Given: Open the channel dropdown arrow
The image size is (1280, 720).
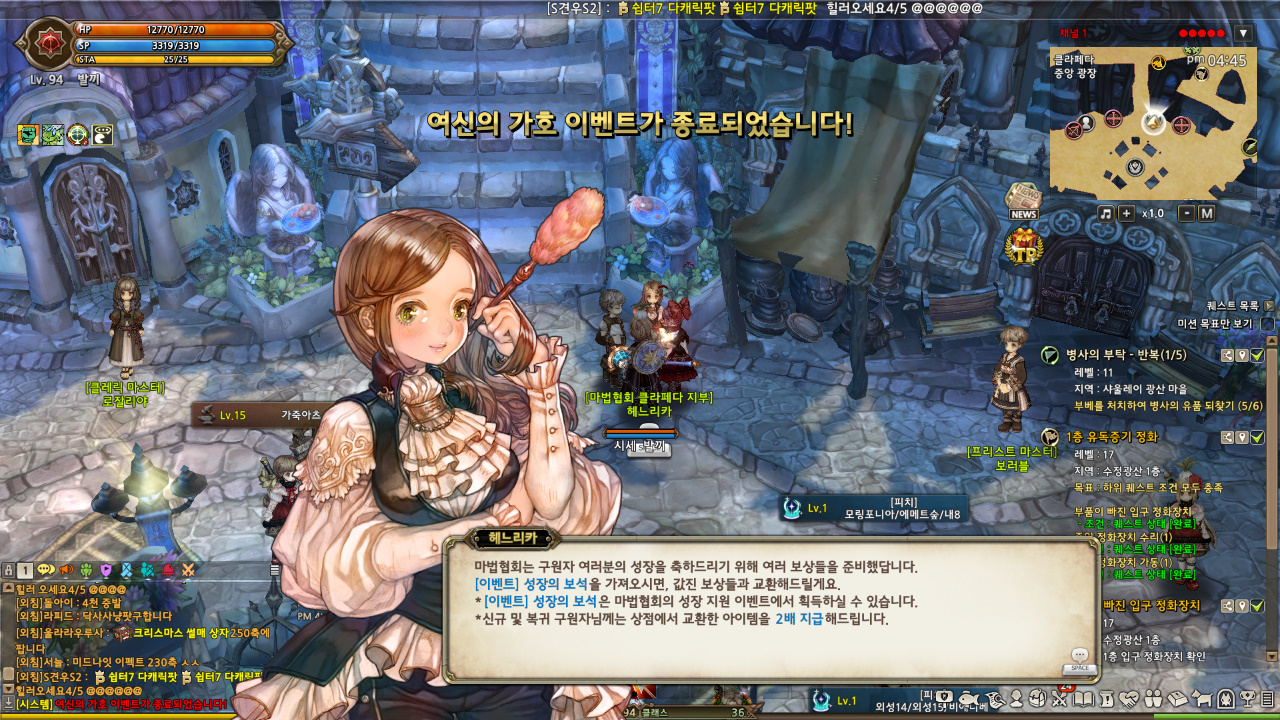Looking at the screenshot, I should [1243, 33].
